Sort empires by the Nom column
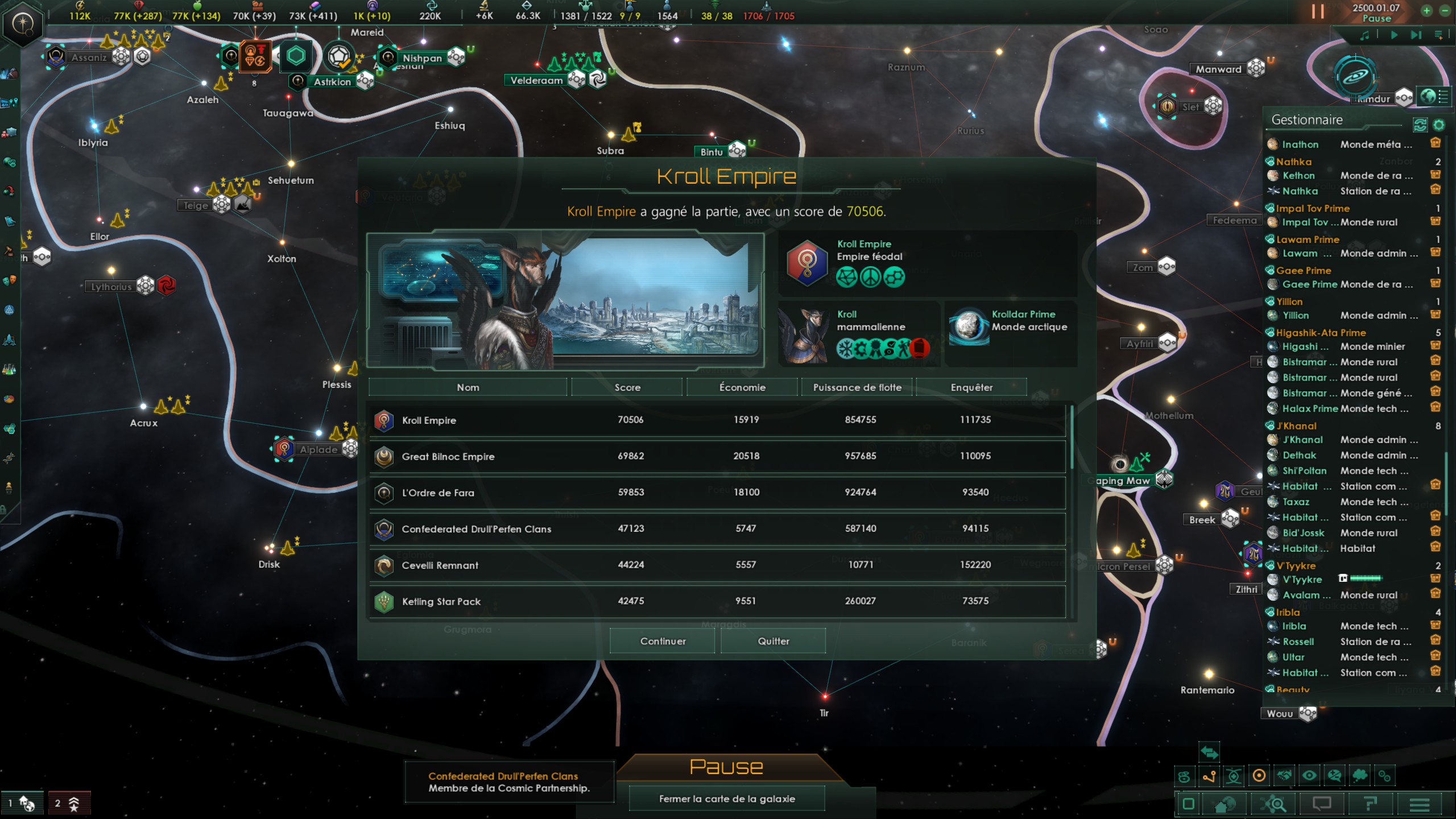The height and width of the screenshot is (819, 1456). (468, 387)
